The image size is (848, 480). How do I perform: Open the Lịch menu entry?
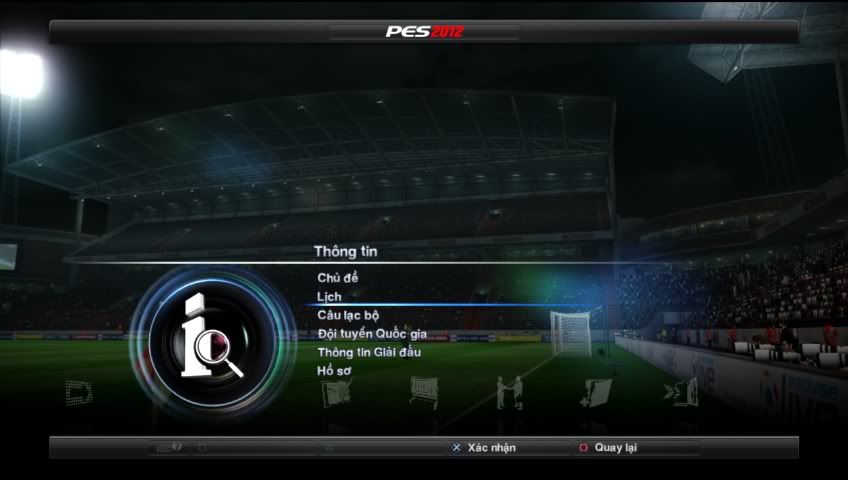pyautogui.click(x=330, y=296)
